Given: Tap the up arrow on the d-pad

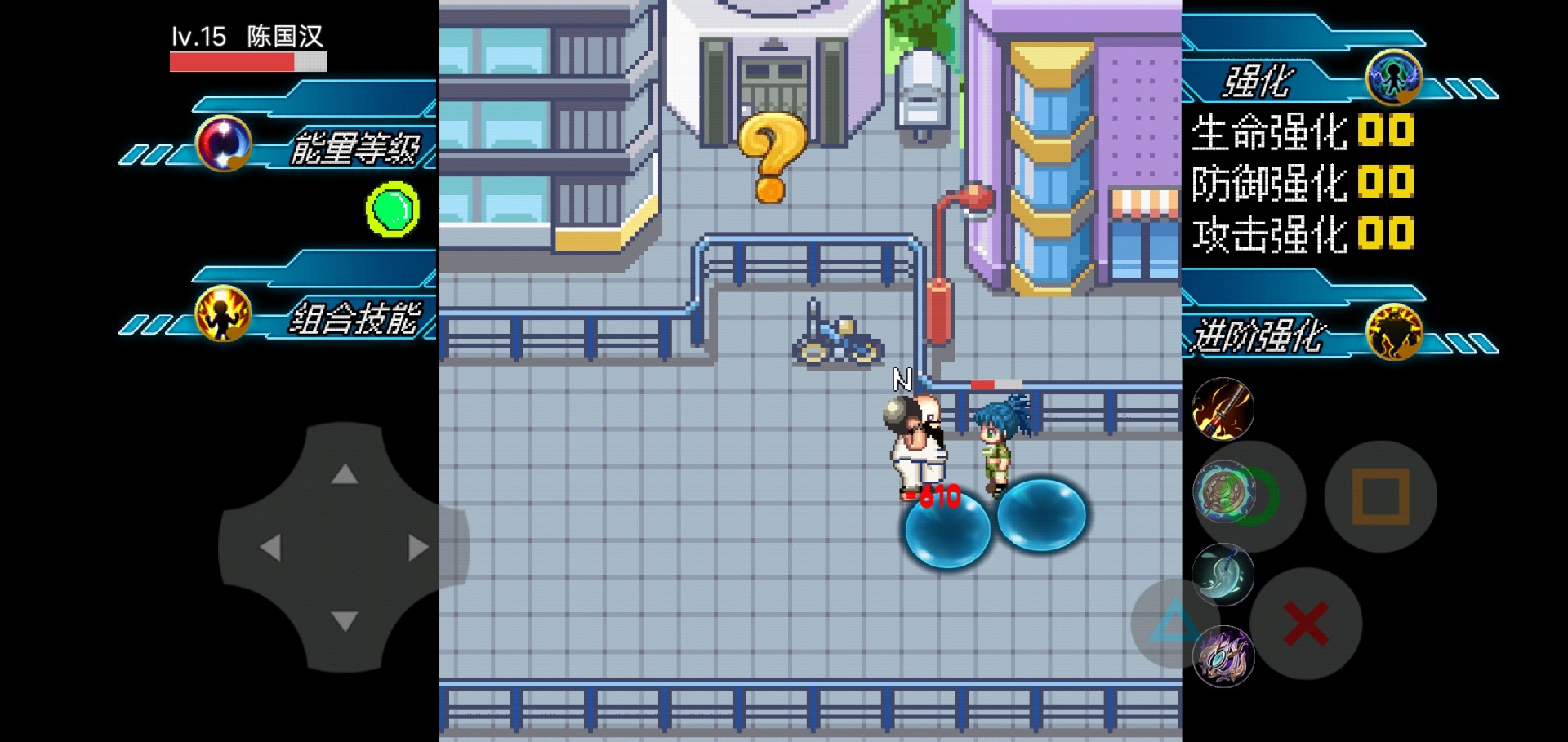Looking at the screenshot, I should click(x=345, y=473).
